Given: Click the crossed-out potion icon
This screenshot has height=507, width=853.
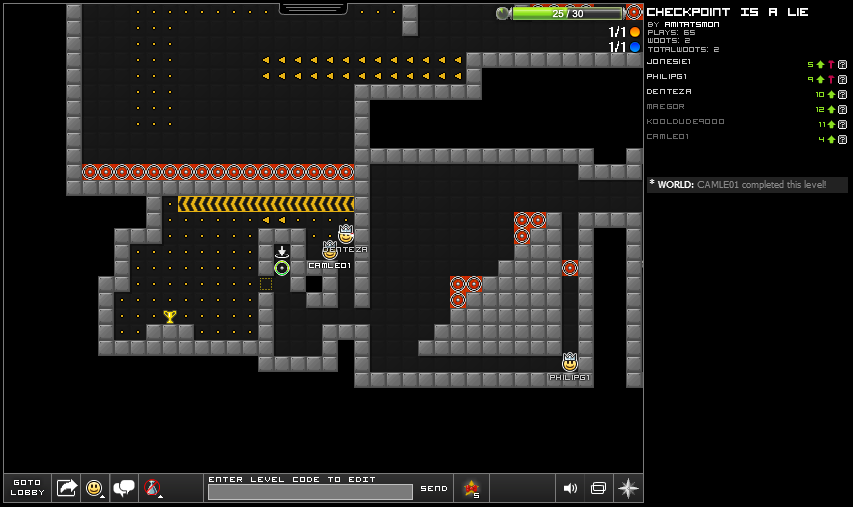Looking at the screenshot, I should [152, 488].
